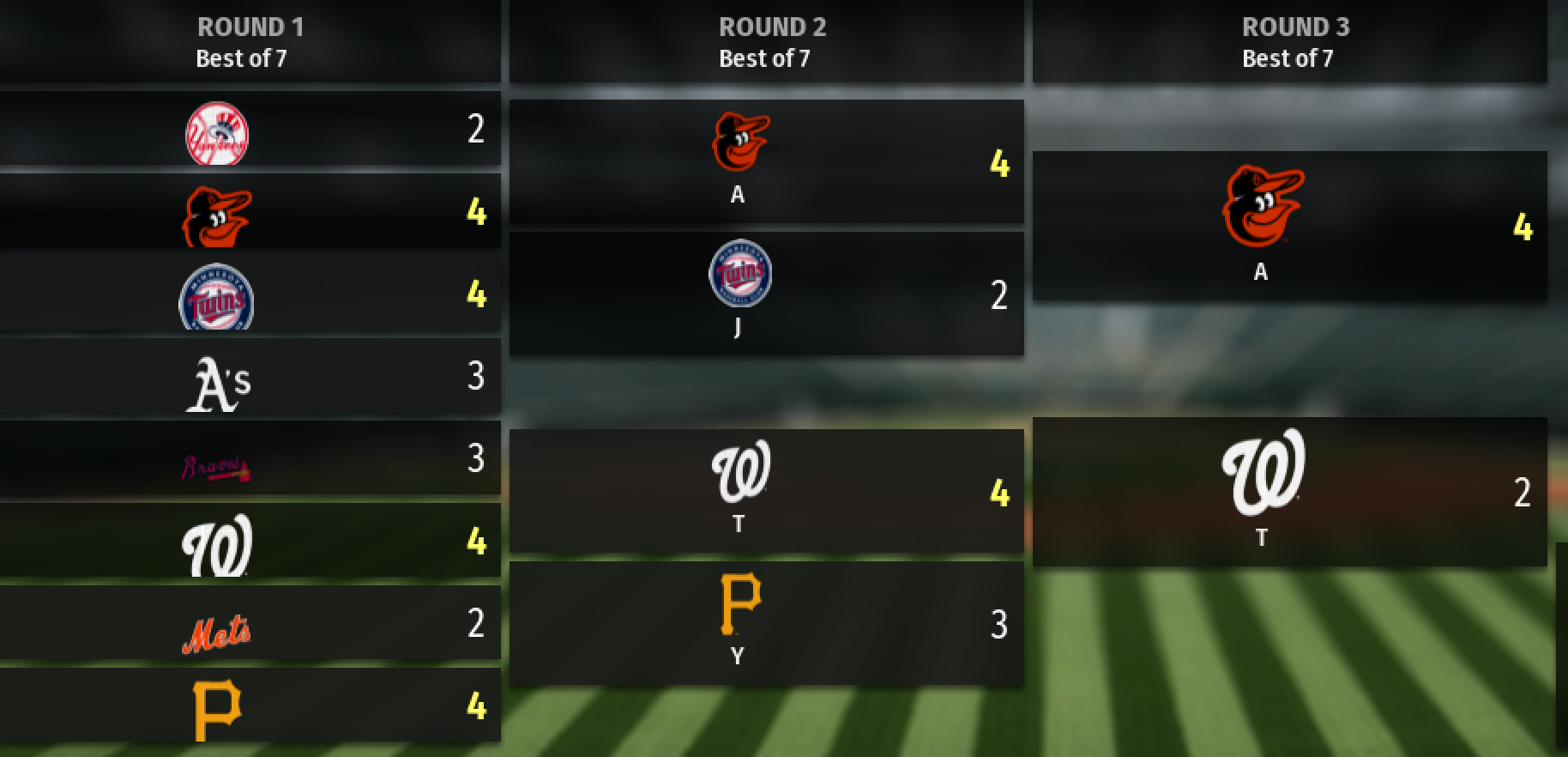Open the Nationals entry in Round 2
The width and height of the screenshot is (1568, 757).
point(765,492)
